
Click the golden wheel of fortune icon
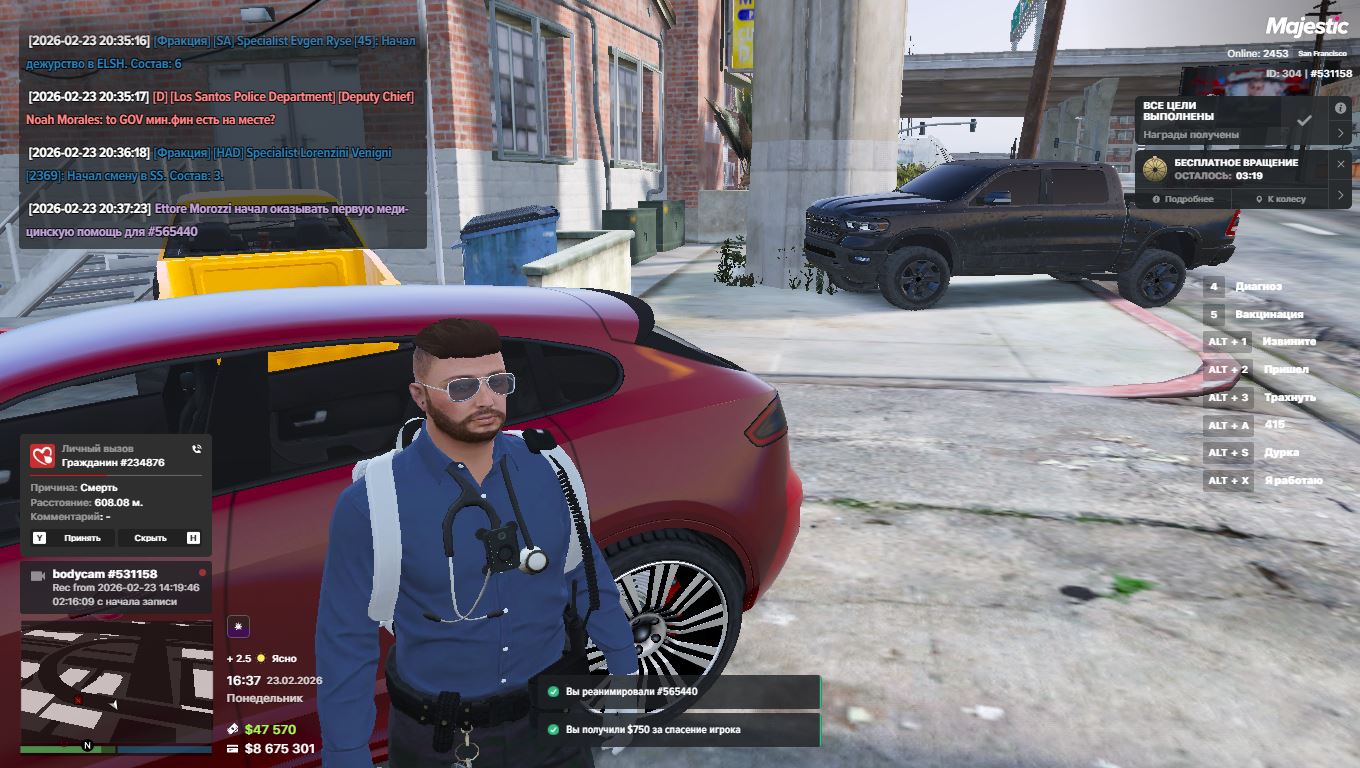[x=1156, y=168]
